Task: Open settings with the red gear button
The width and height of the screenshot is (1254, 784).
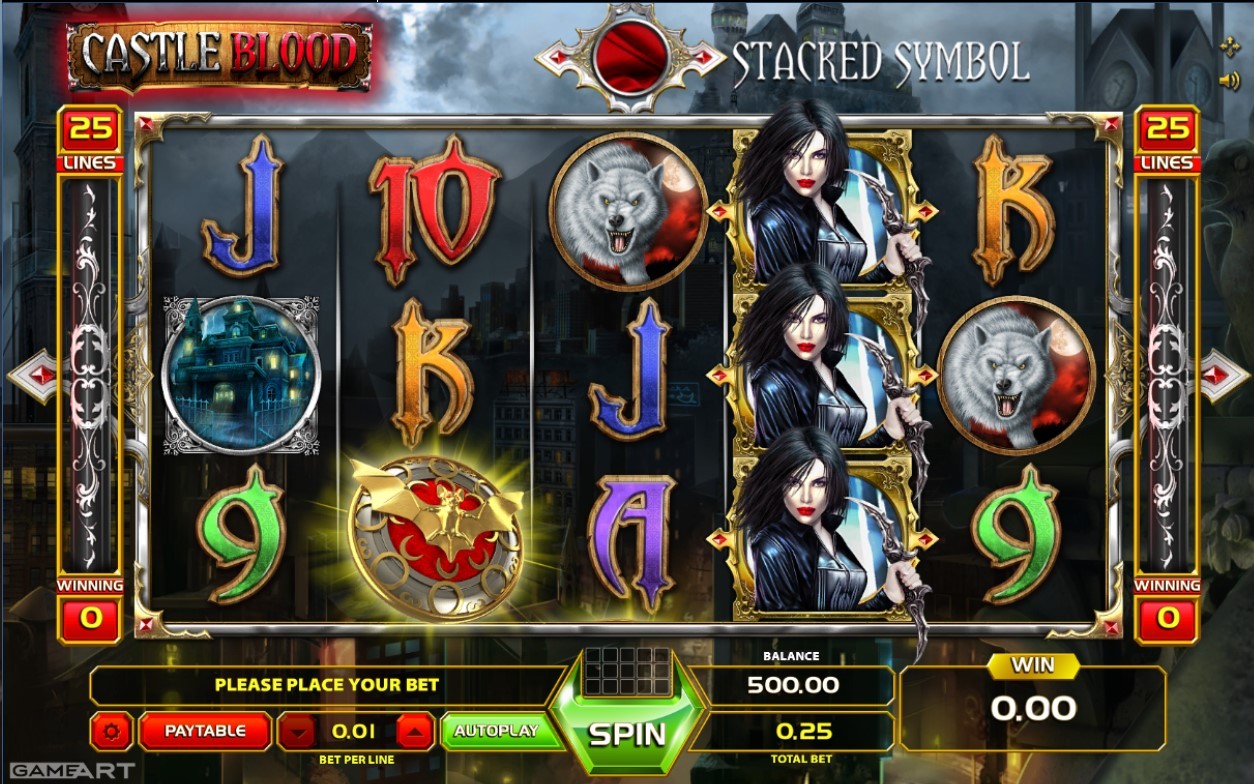Action: click(x=111, y=732)
